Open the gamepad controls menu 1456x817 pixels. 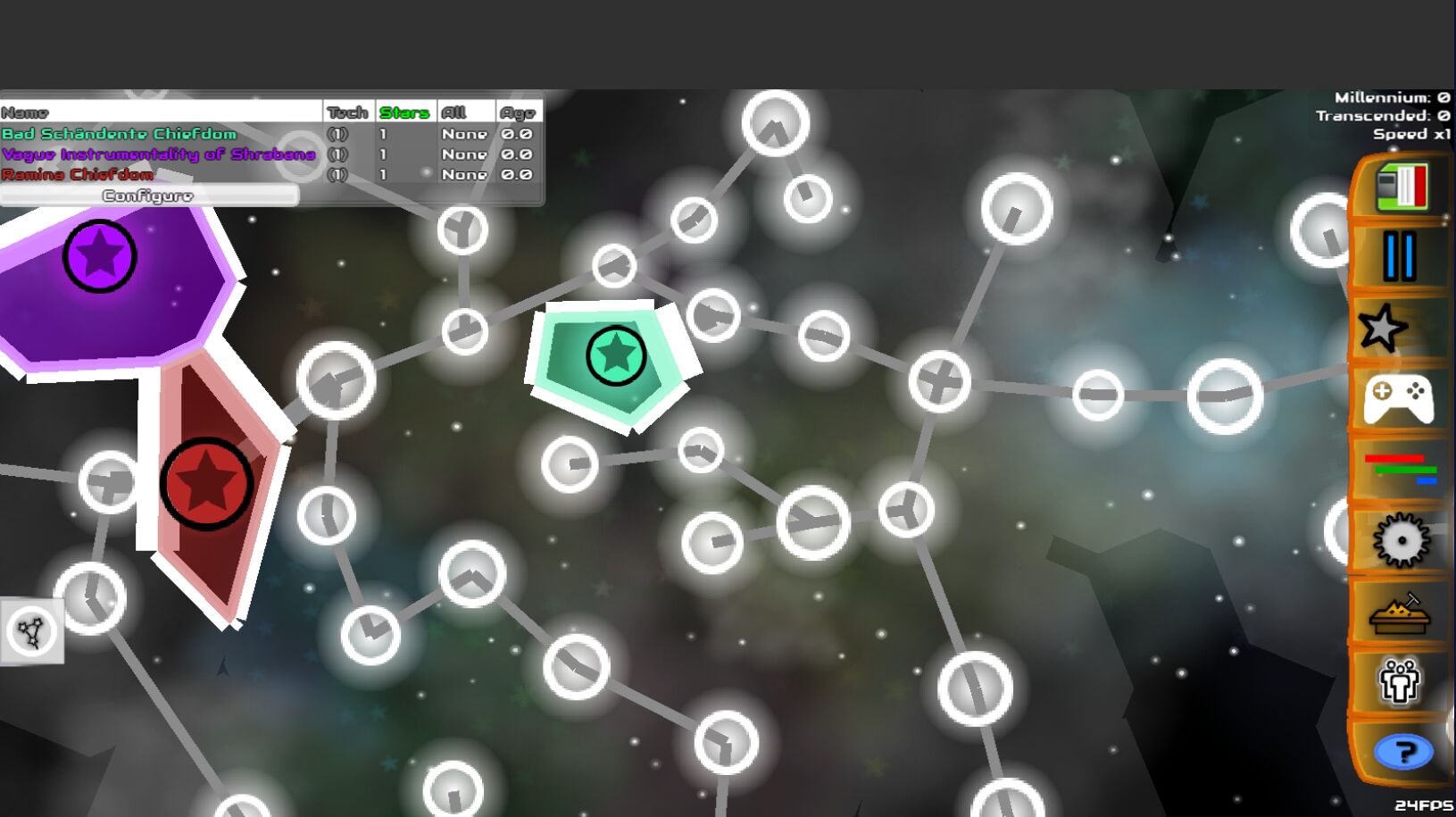coord(1400,396)
